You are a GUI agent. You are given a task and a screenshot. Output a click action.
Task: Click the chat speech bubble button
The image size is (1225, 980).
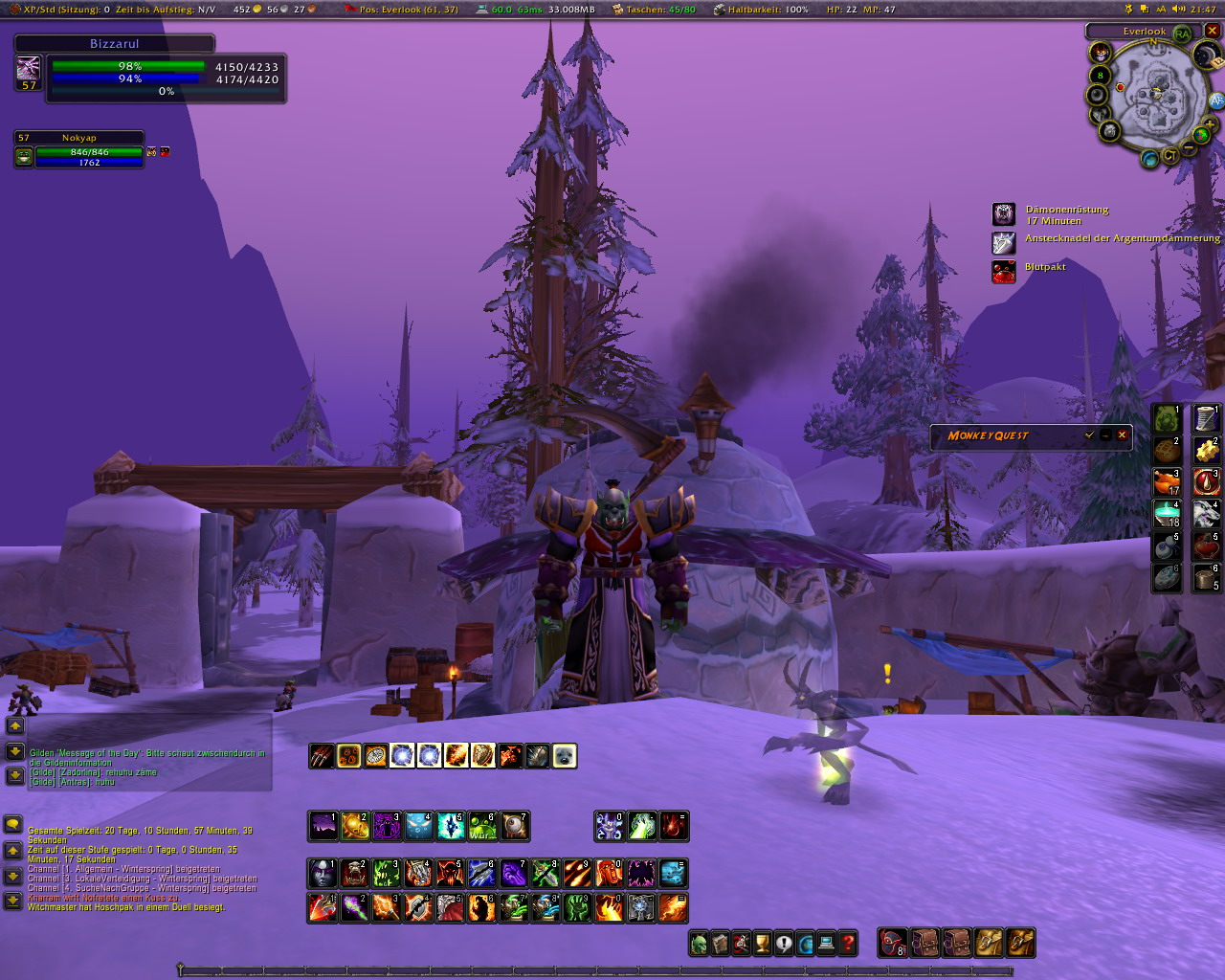coord(13,824)
